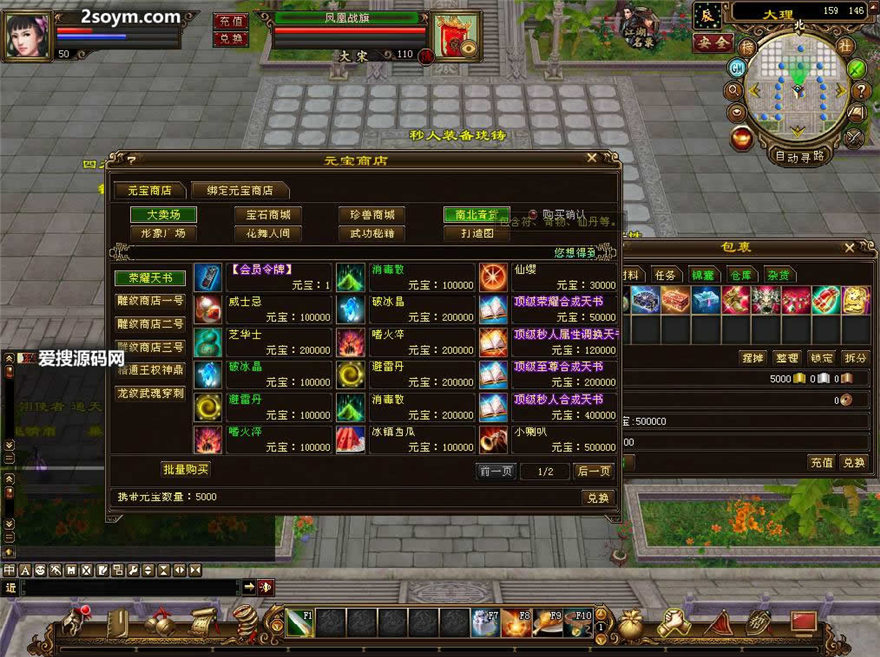Image resolution: width=880 pixels, height=657 pixels.
Task: Click the 自动寻路 auto-pathfinding button
Action: 799,156
